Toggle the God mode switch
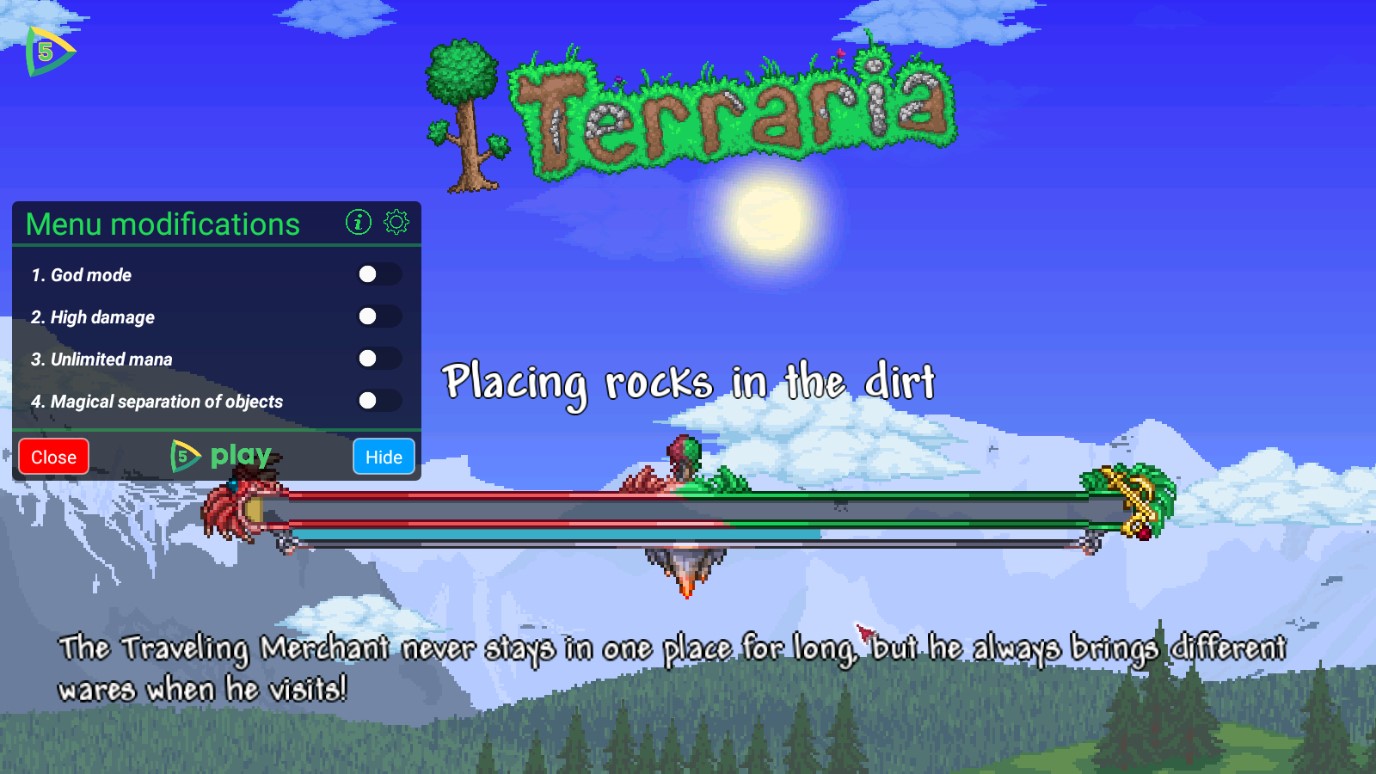The image size is (1376, 774). click(x=378, y=274)
